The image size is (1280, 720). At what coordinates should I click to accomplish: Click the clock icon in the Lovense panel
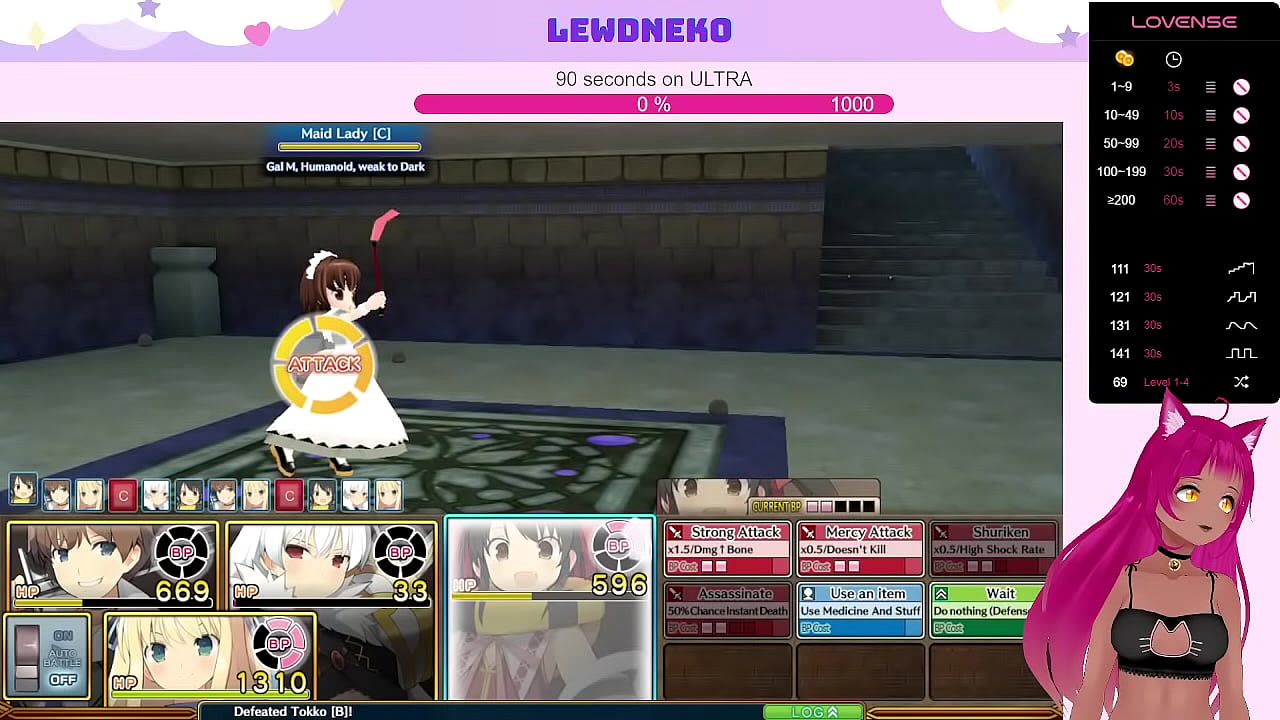[1173, 59]
